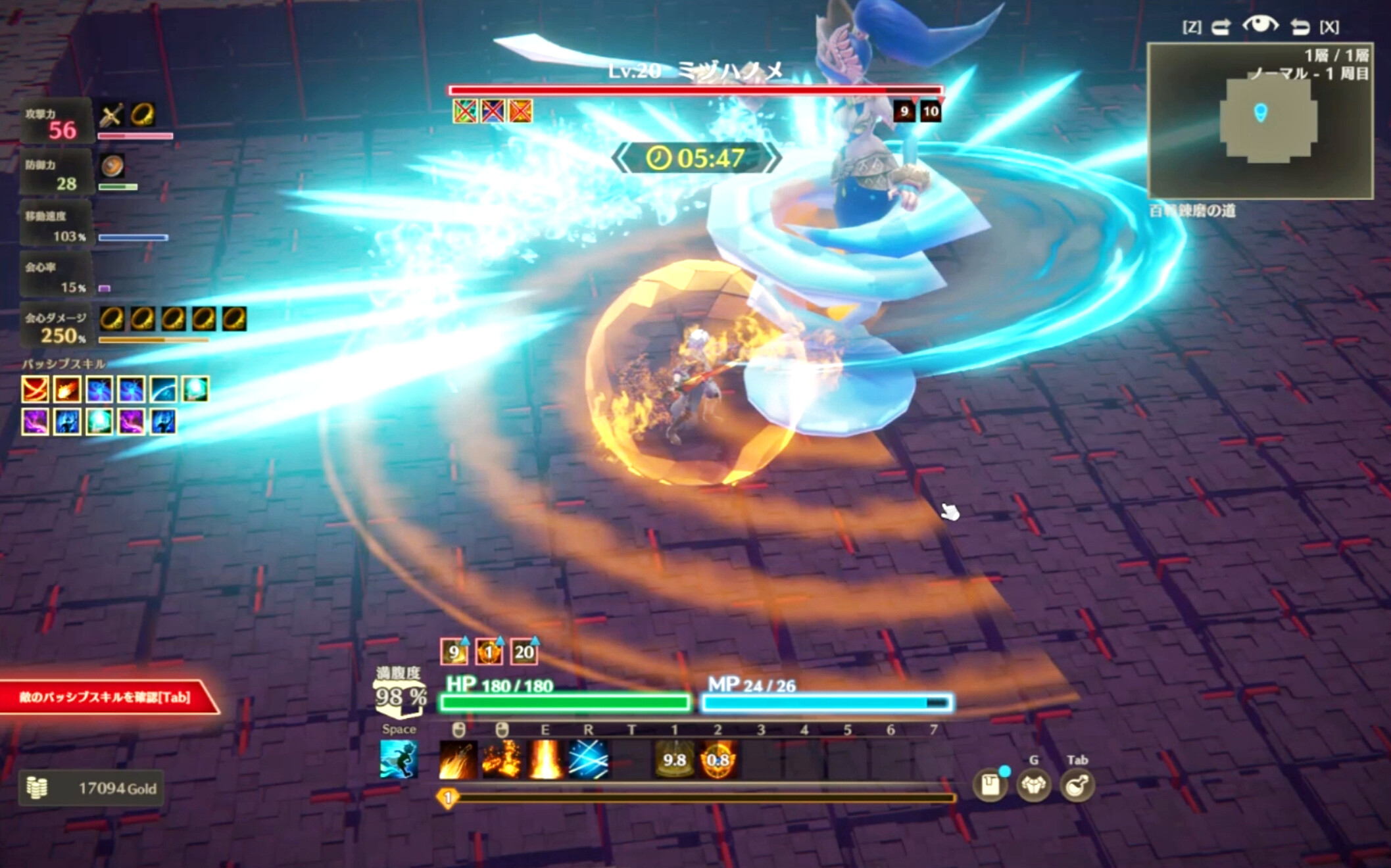Screen dimensions: 1391x868
Task: Click the green HP bar showing 180/180
Action: pyautogui.click(x=566, y=704)
